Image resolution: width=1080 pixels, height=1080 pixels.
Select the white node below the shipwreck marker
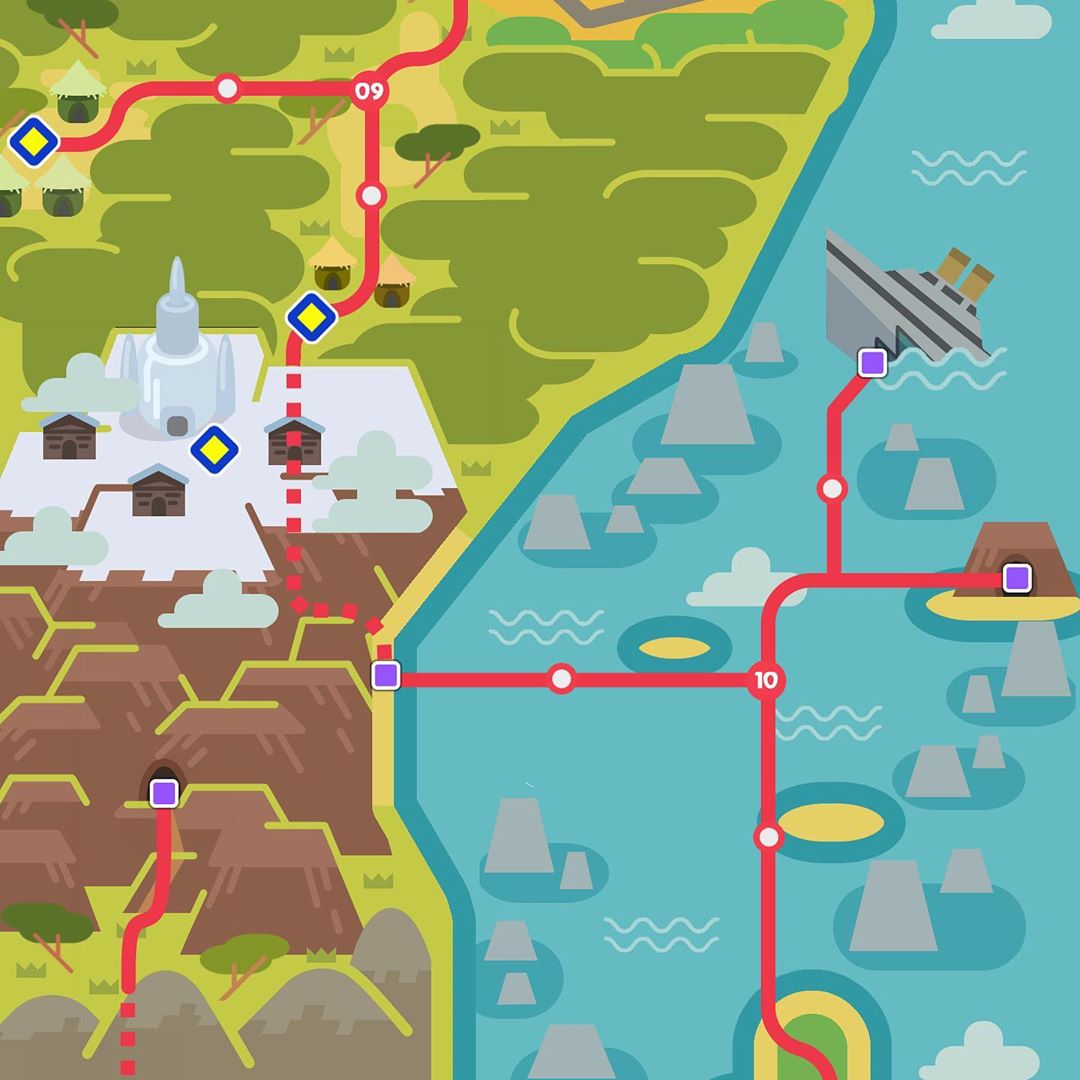coord(832,489)
